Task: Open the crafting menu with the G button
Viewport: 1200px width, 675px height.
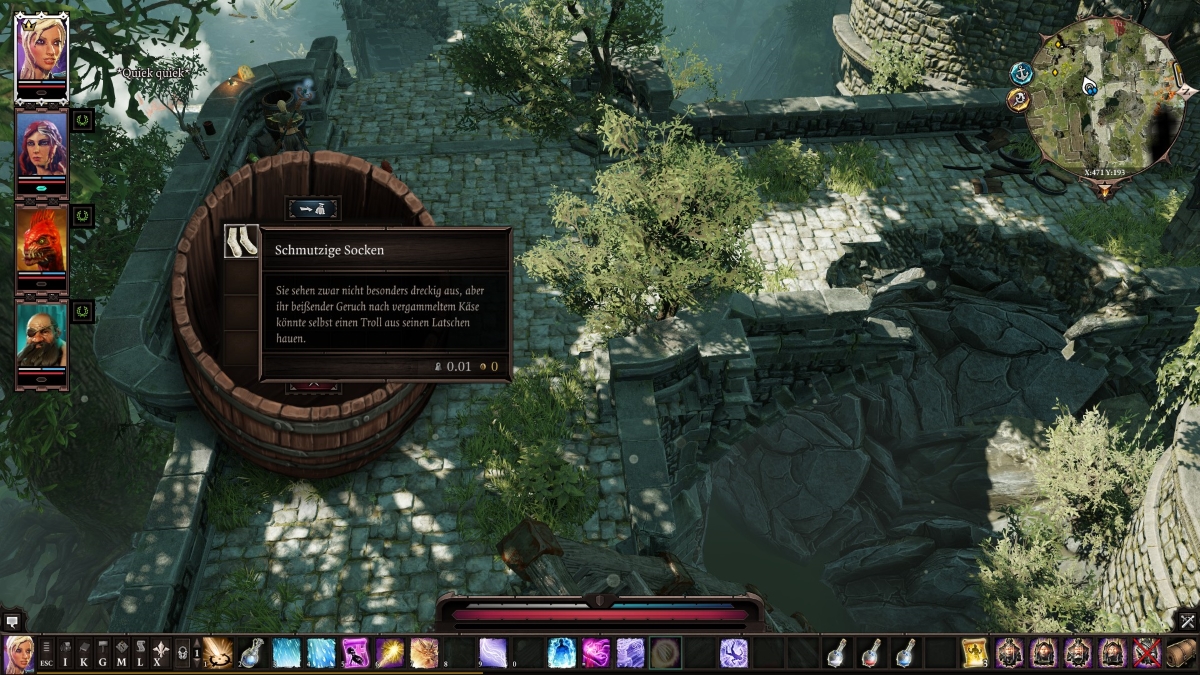Action: 102,653
